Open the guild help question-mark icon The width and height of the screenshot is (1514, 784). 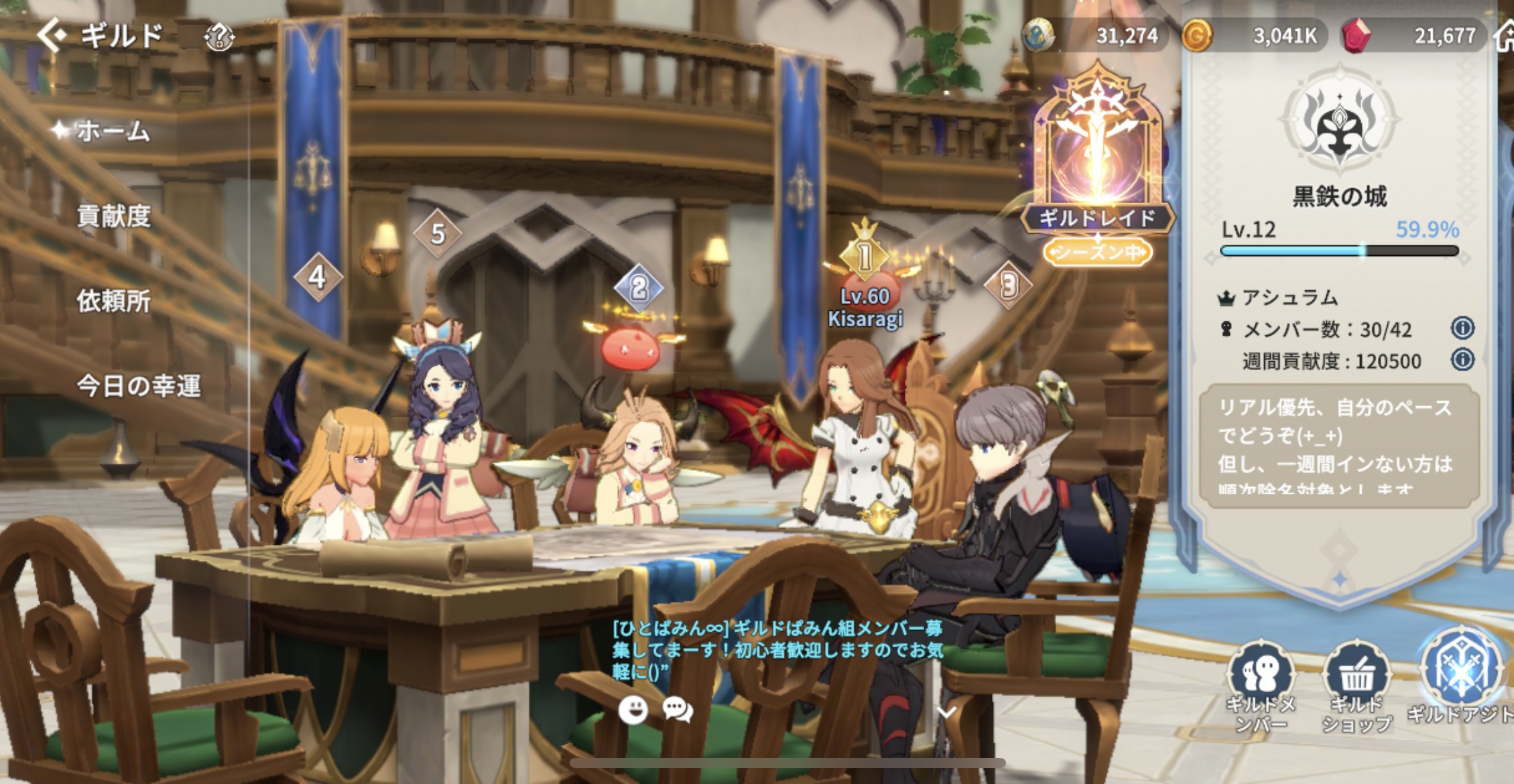[x=219, y=37]
